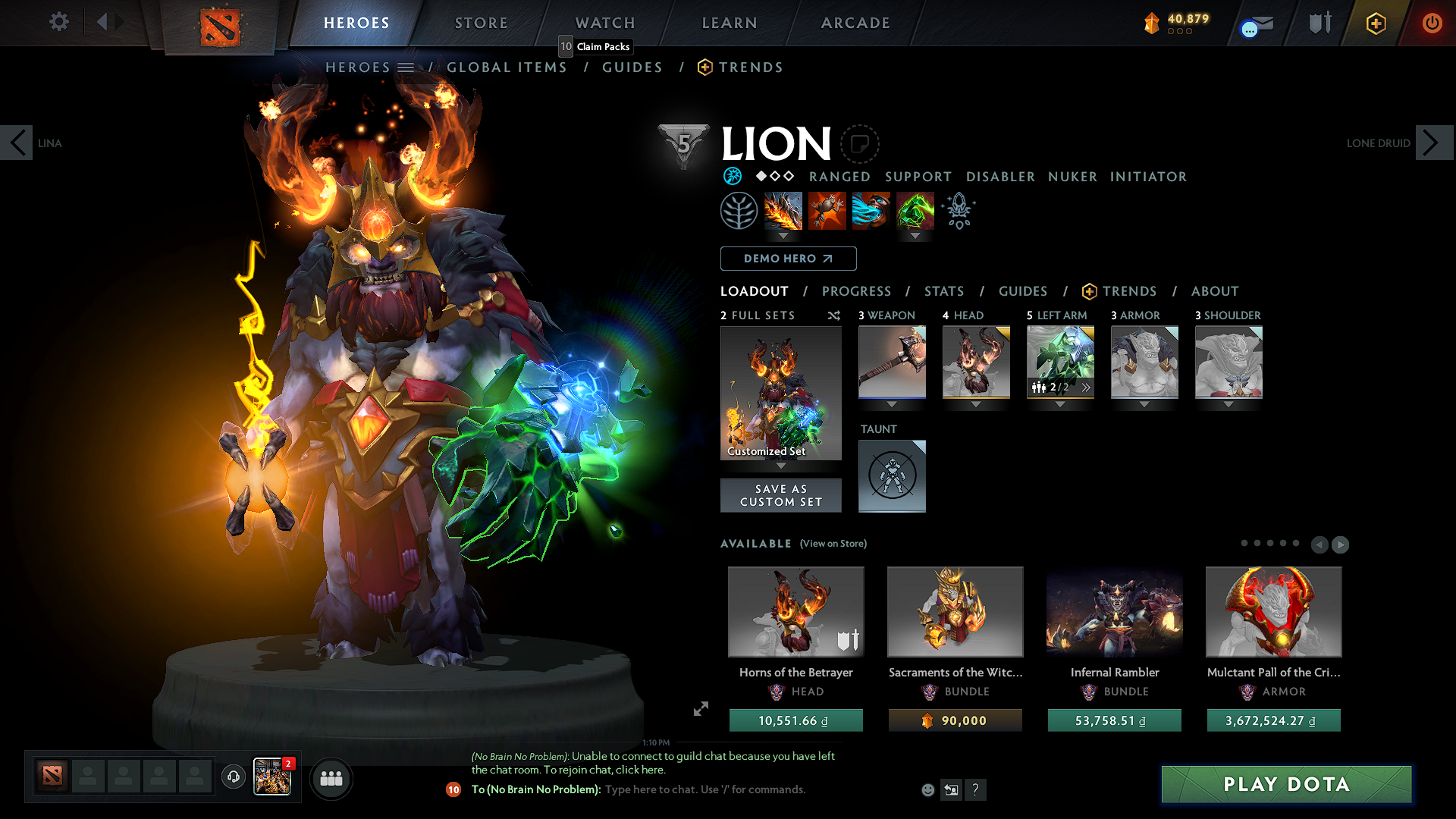Image resolution: width=1456 pixels, height=819 pixels.
Task: Click the chat message input field
Action: tap(705, 789)
